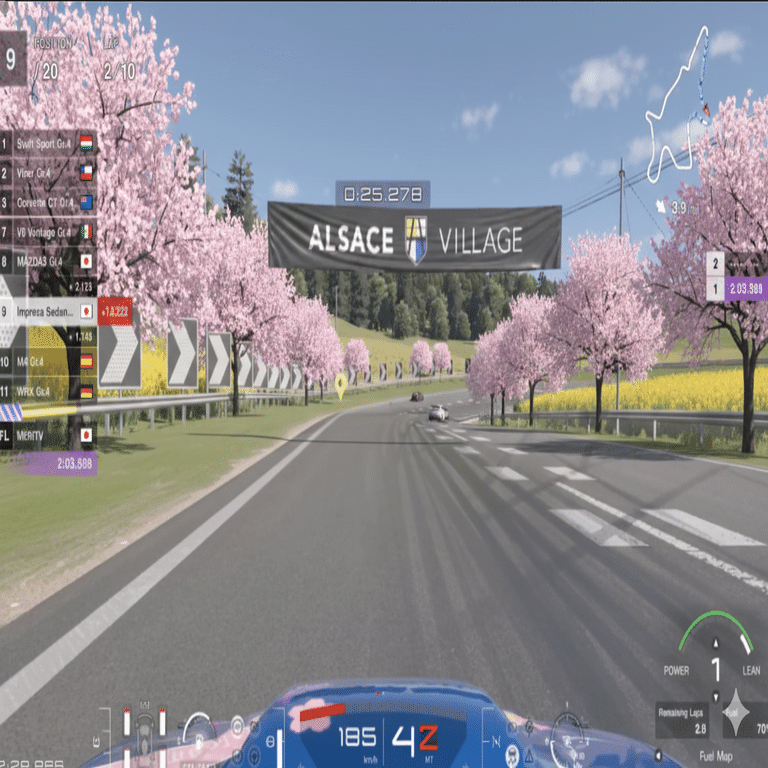Image resolution: width=768 pixels, height=768 pixels.
Task: Click the left arrow beside Fuel Map
Action: [x=659, y=755]
